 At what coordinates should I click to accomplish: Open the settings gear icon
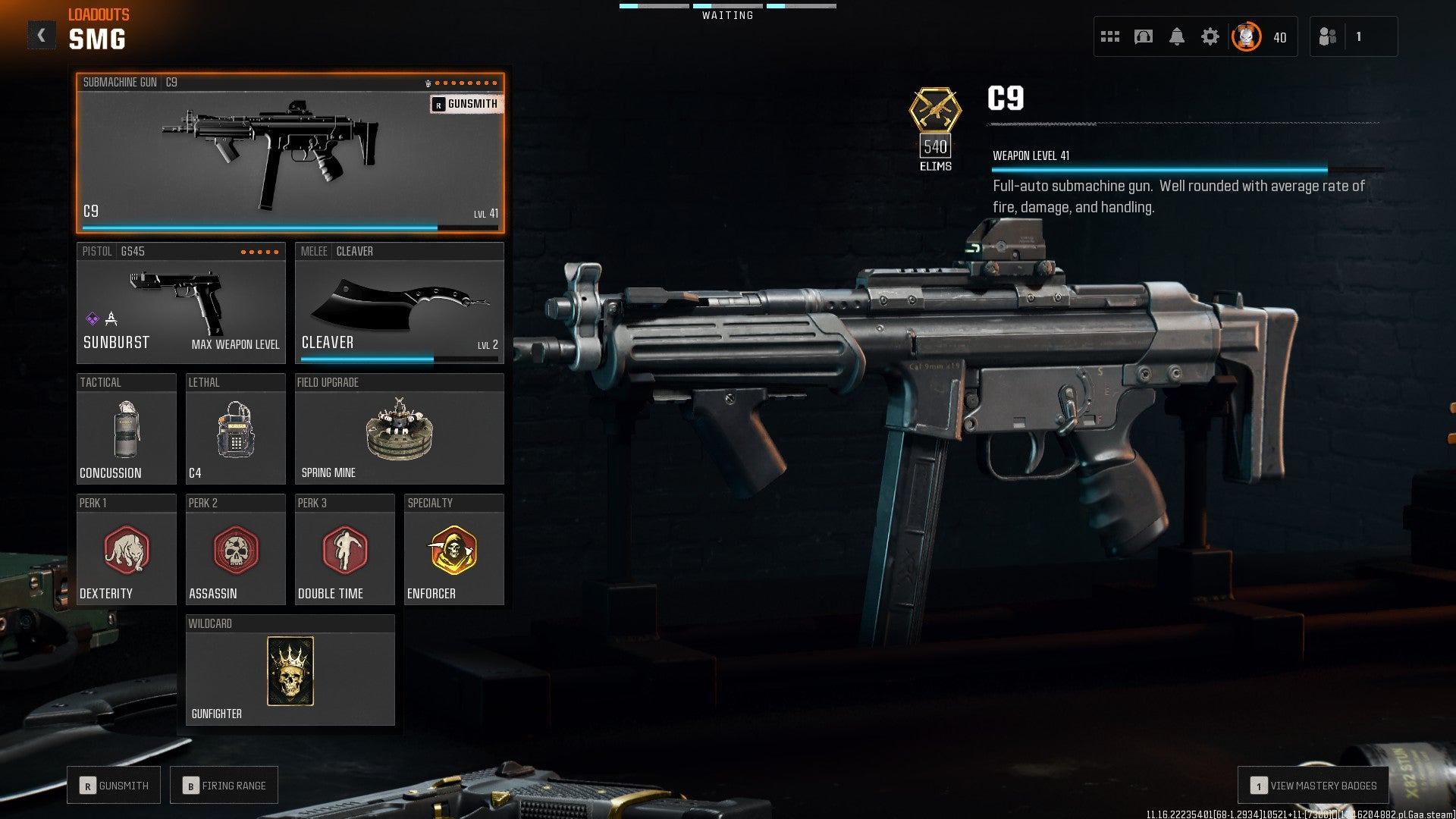pos(1212,36)
